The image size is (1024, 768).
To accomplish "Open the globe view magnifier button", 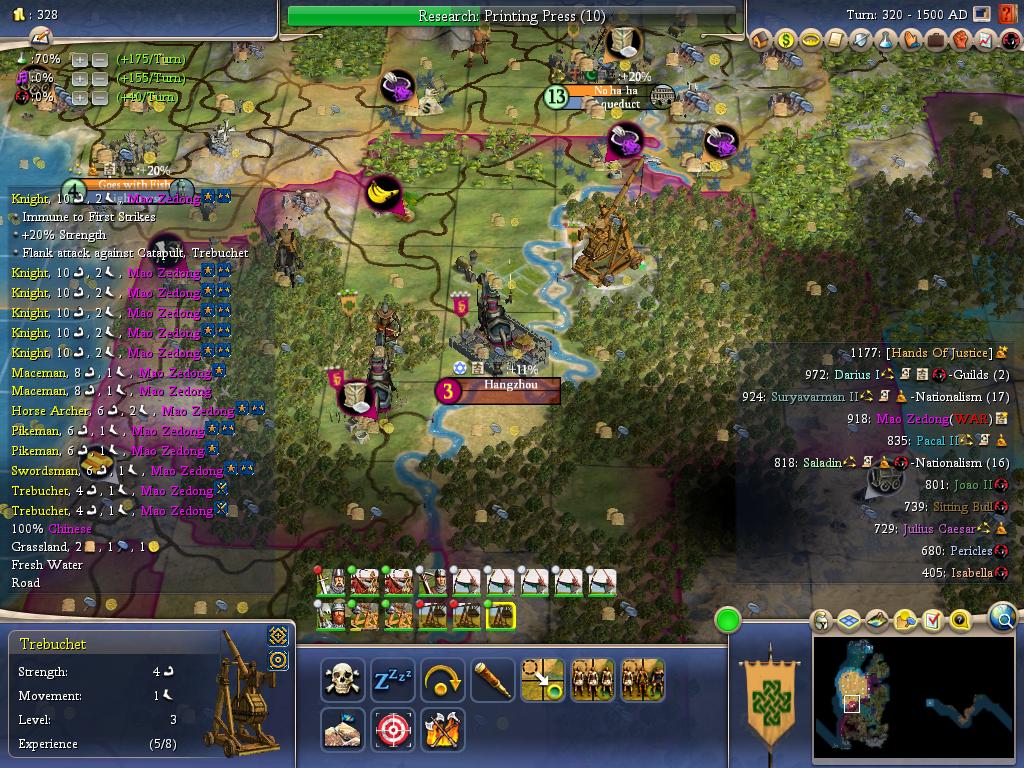I will 1003,619.
